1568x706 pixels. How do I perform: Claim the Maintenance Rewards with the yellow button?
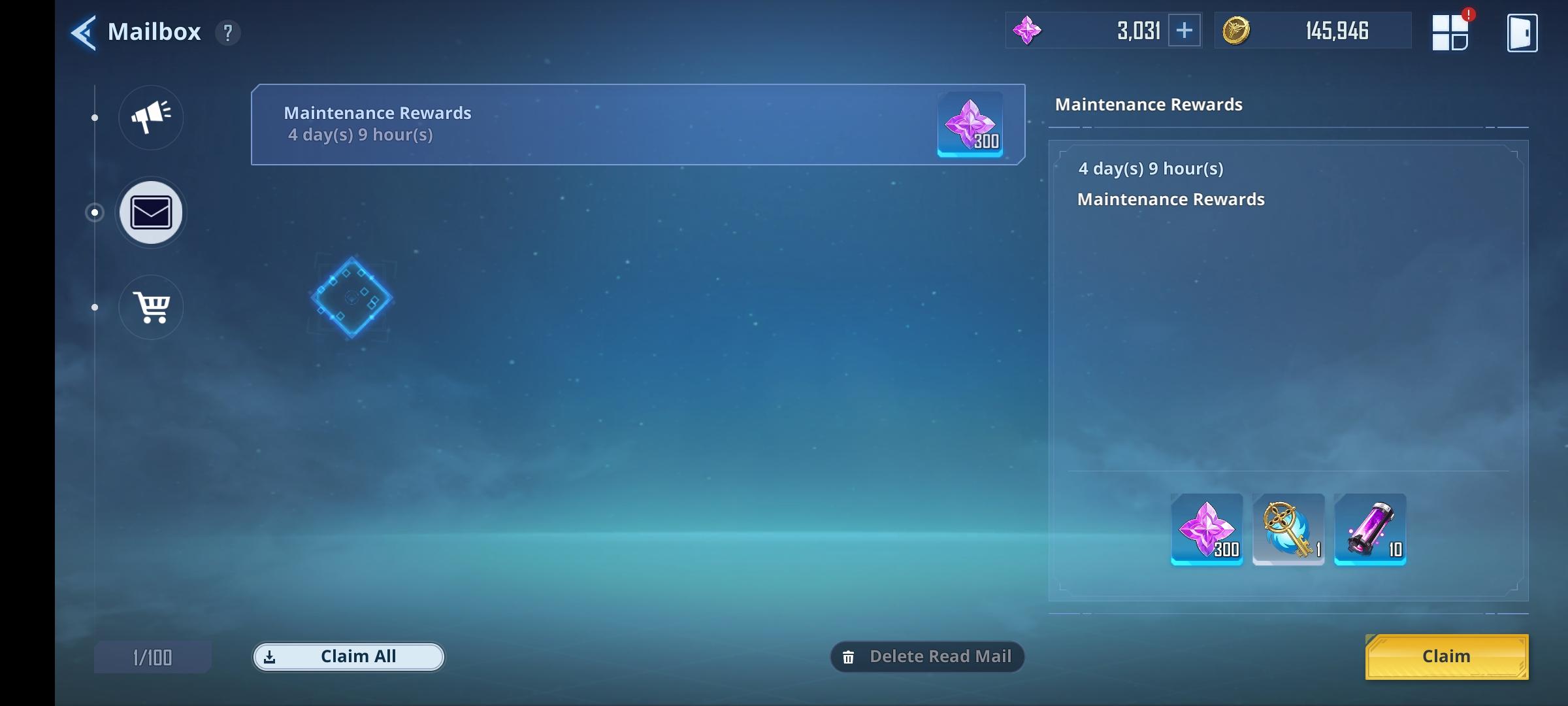[1446, 656]
